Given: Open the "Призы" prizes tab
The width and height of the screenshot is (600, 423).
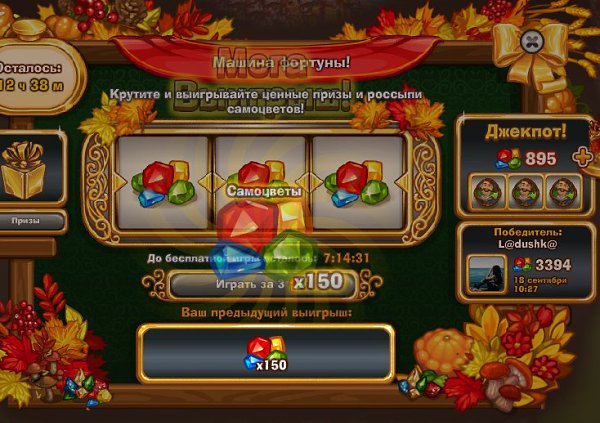Looking at the screenshot, I should (x=26, y=219).
